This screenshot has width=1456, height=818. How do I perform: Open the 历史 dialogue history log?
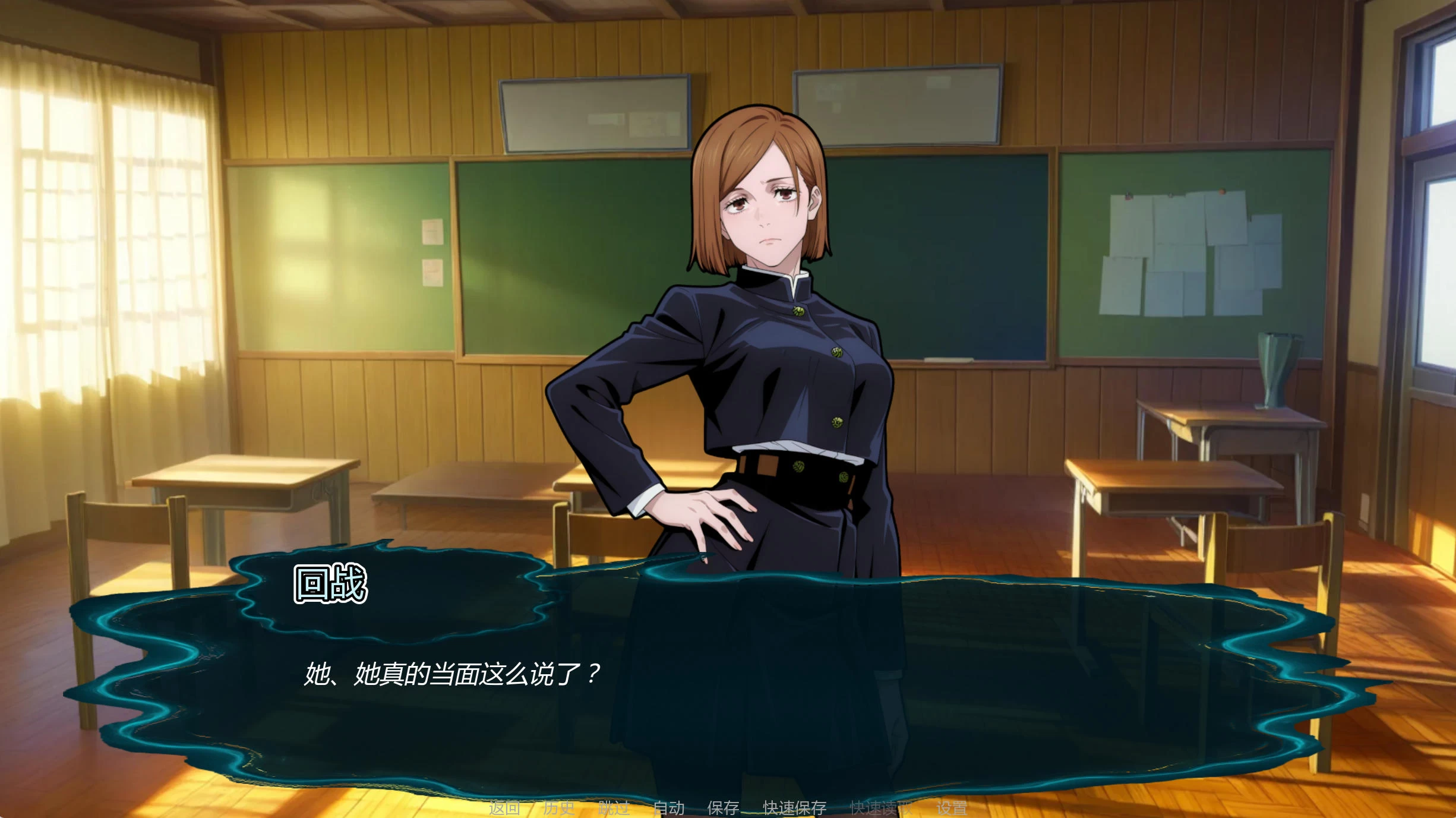coord(559,808)
